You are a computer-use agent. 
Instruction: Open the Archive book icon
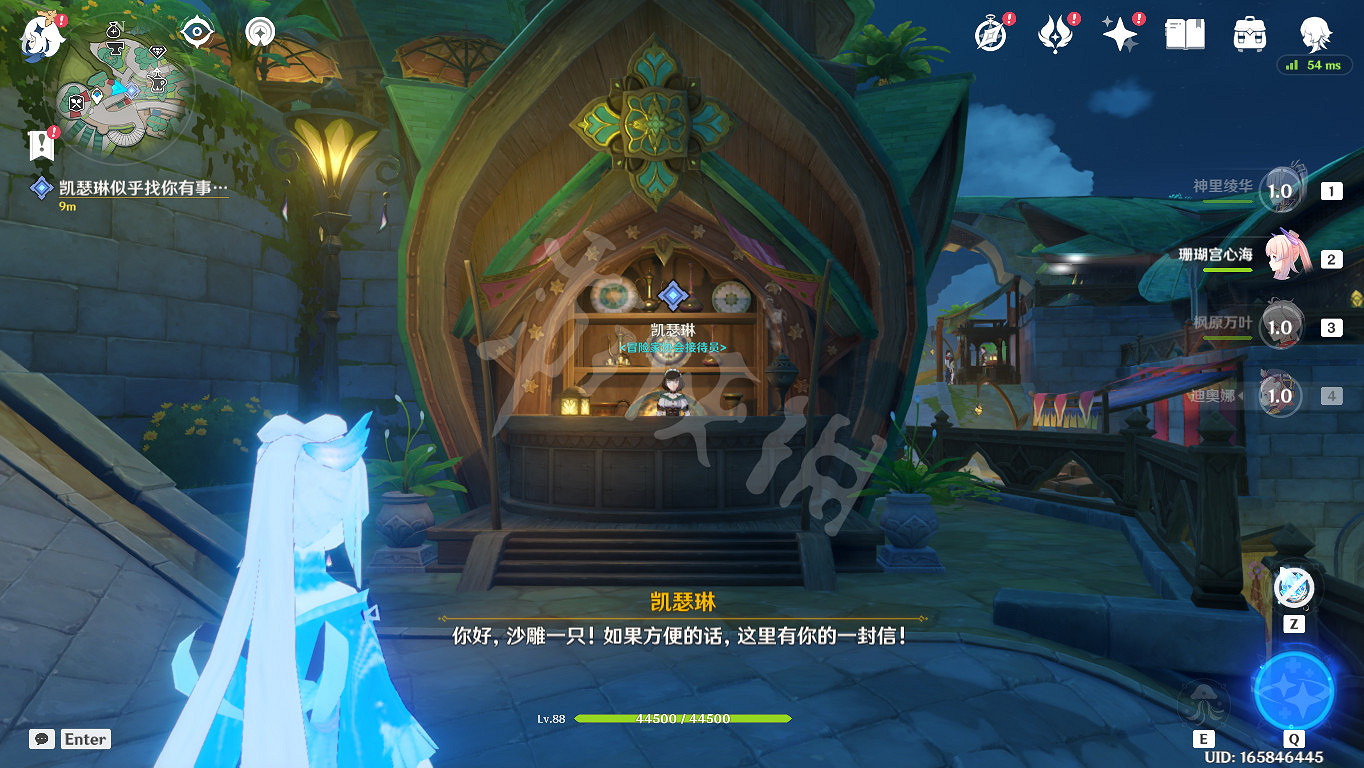pyautogui.click(x=1185, y=32)
